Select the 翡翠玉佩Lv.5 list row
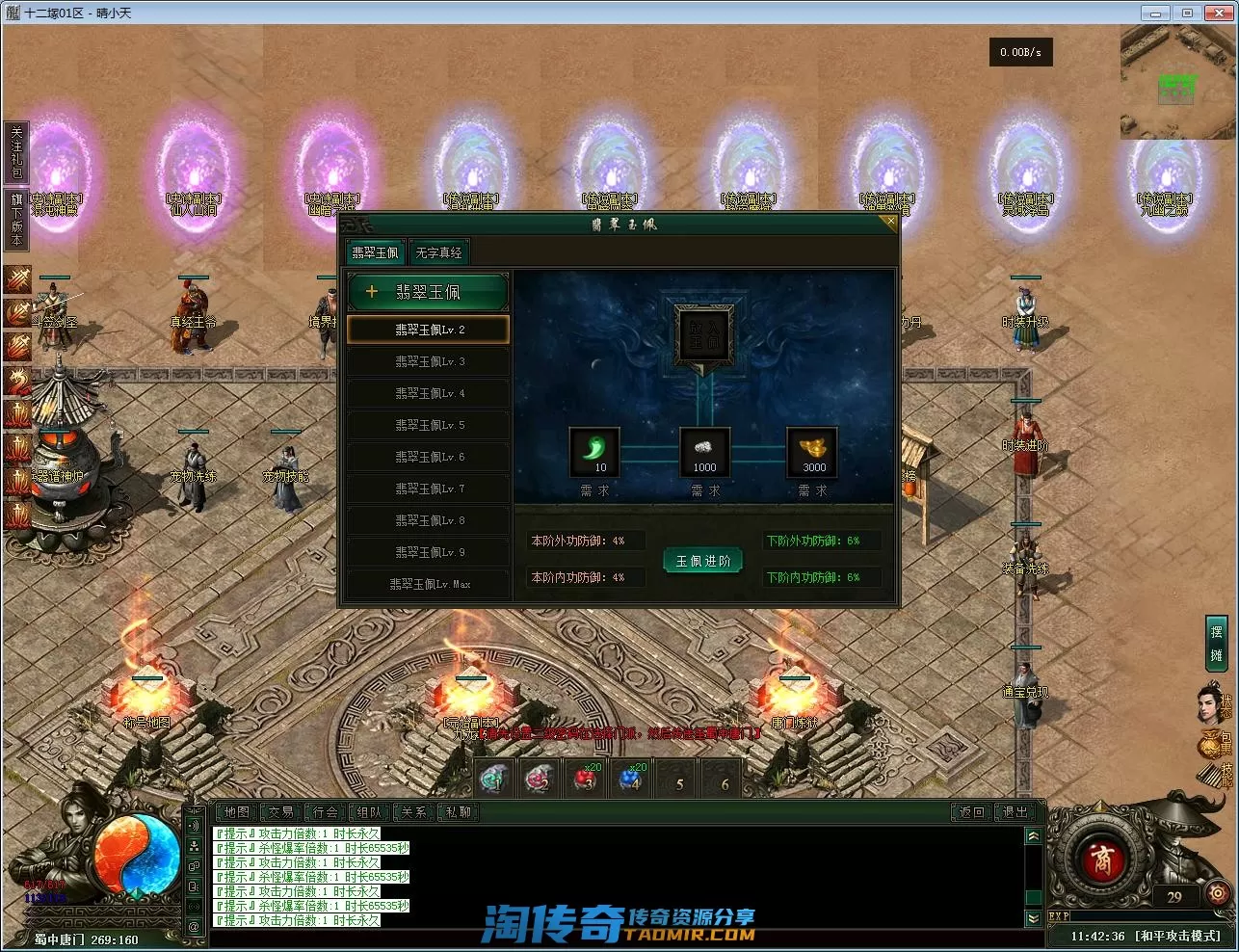Screen dimensions: 1239x952 pos(429,425)
